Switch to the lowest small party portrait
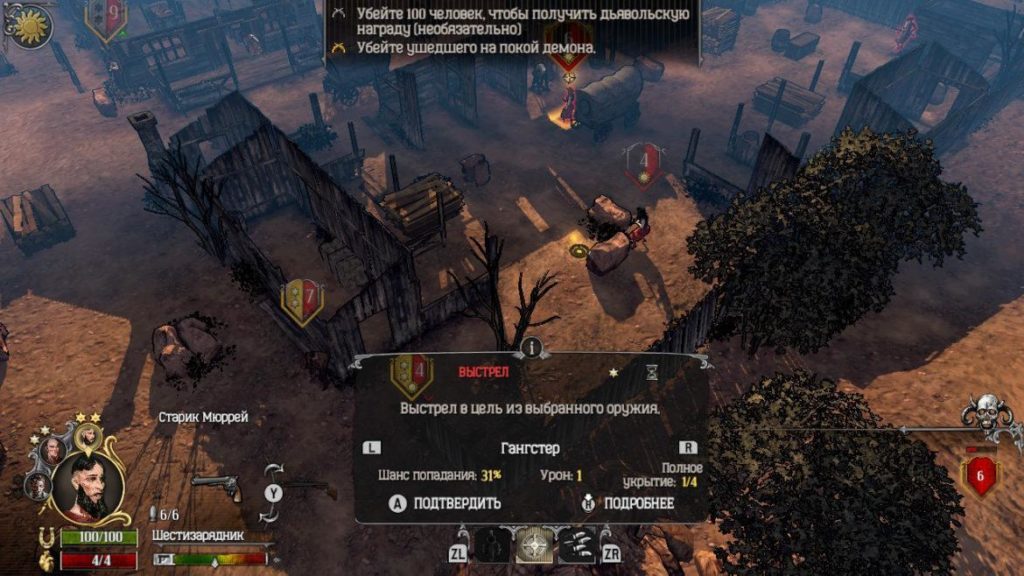Image resolution: width=1024 pixels, height=576 pixels. tap(37, 485)
